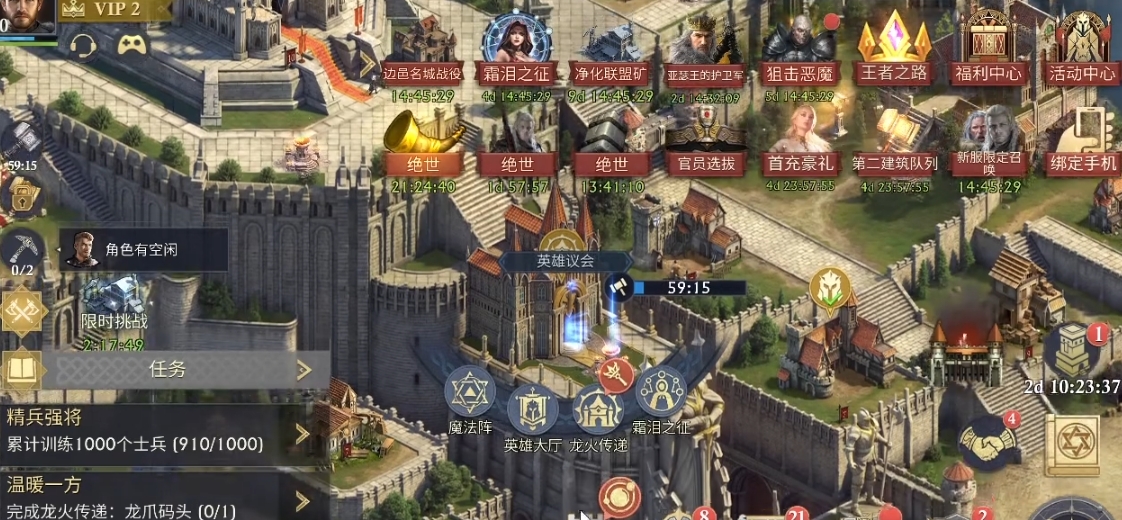The image size is (1122, 520).
Task: Open the 绑定手机 phone binding
Action: [1082, 145]
